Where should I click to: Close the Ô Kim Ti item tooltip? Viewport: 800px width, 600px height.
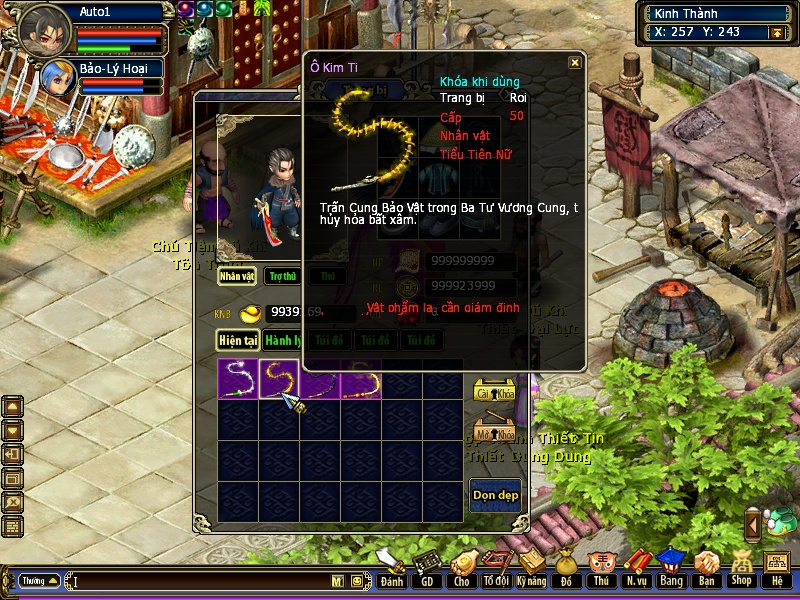click(575, 63)
